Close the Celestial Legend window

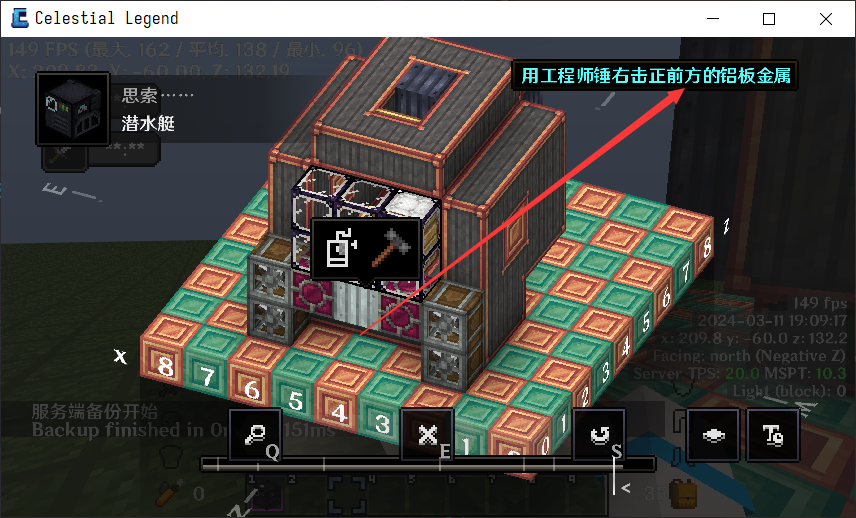[825, 19]
